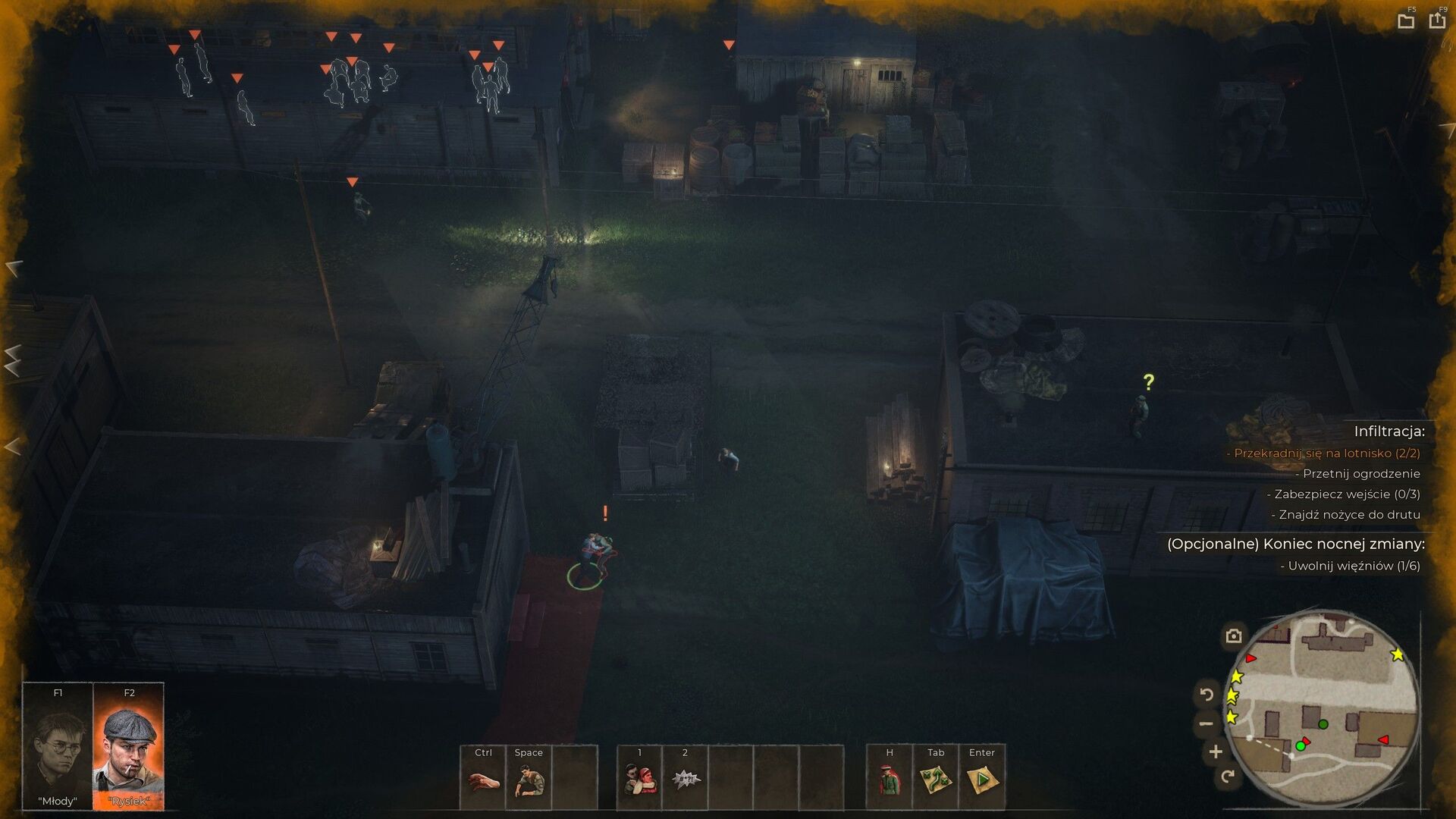Image resolution: width=1456 pixels, height=819 pixels.
Task: Click the red-caped officer icon slot
Action: pyautogui.click(x=890, y=778)
